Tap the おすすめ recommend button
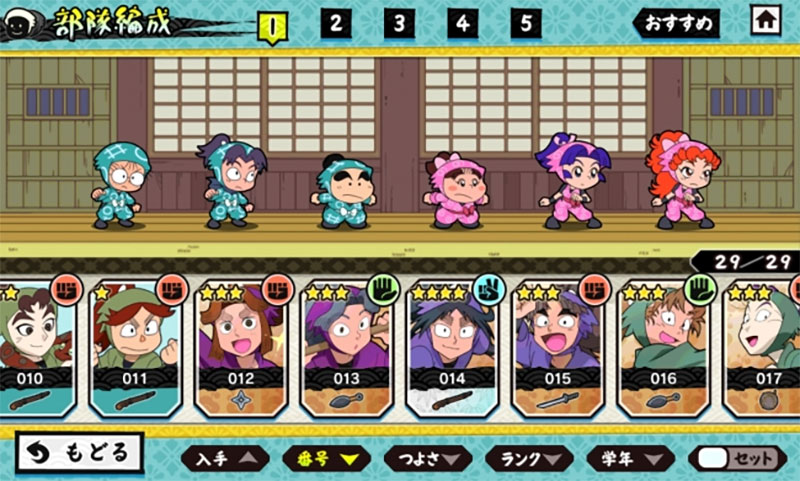Screen dimensions: 800x481 click(x=677, y=23)
